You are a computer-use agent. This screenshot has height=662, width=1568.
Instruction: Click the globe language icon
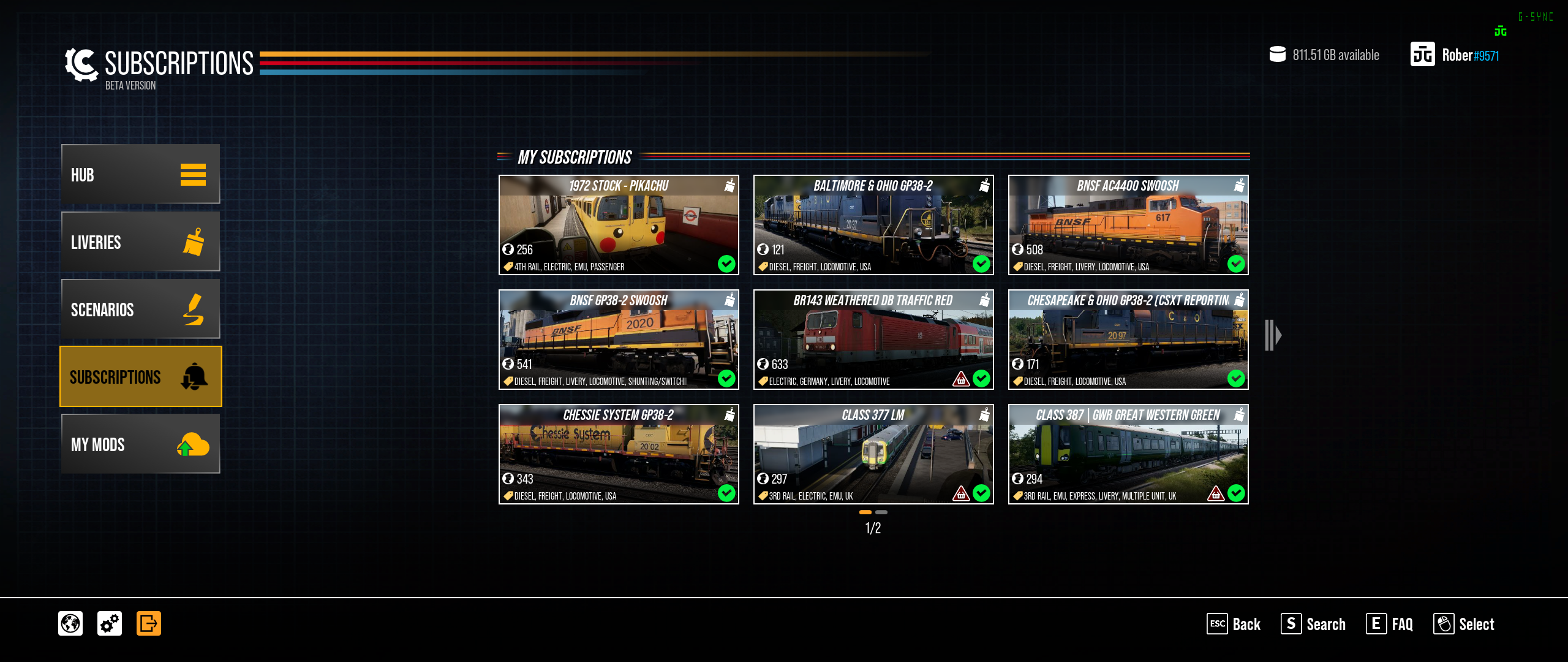tap(70, 623)
